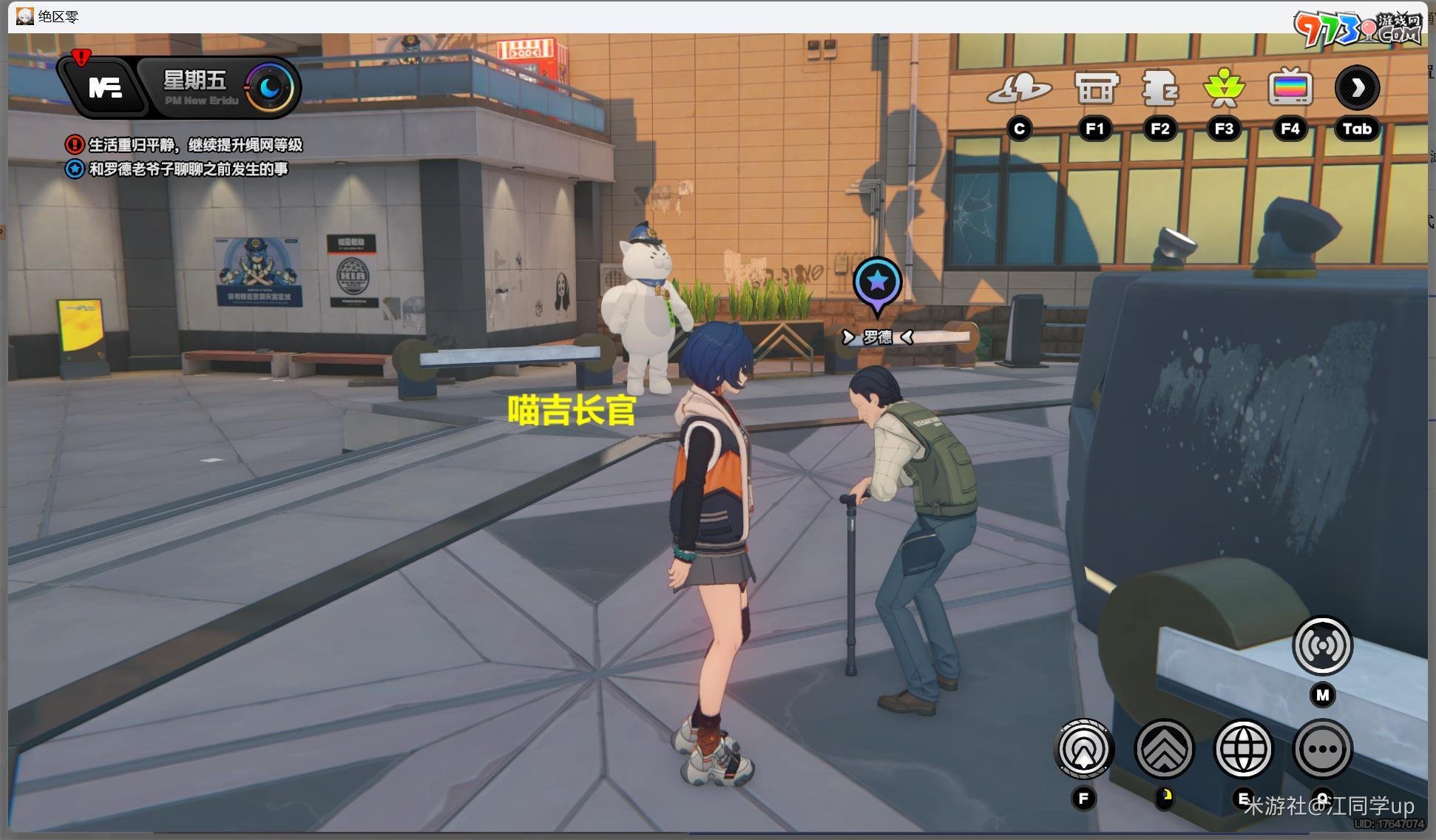Image resolution: width=1436 pixels, height=840 pixels.
Task: Enter TV mode using the F4 television icon
Action: coord(1290,87)
